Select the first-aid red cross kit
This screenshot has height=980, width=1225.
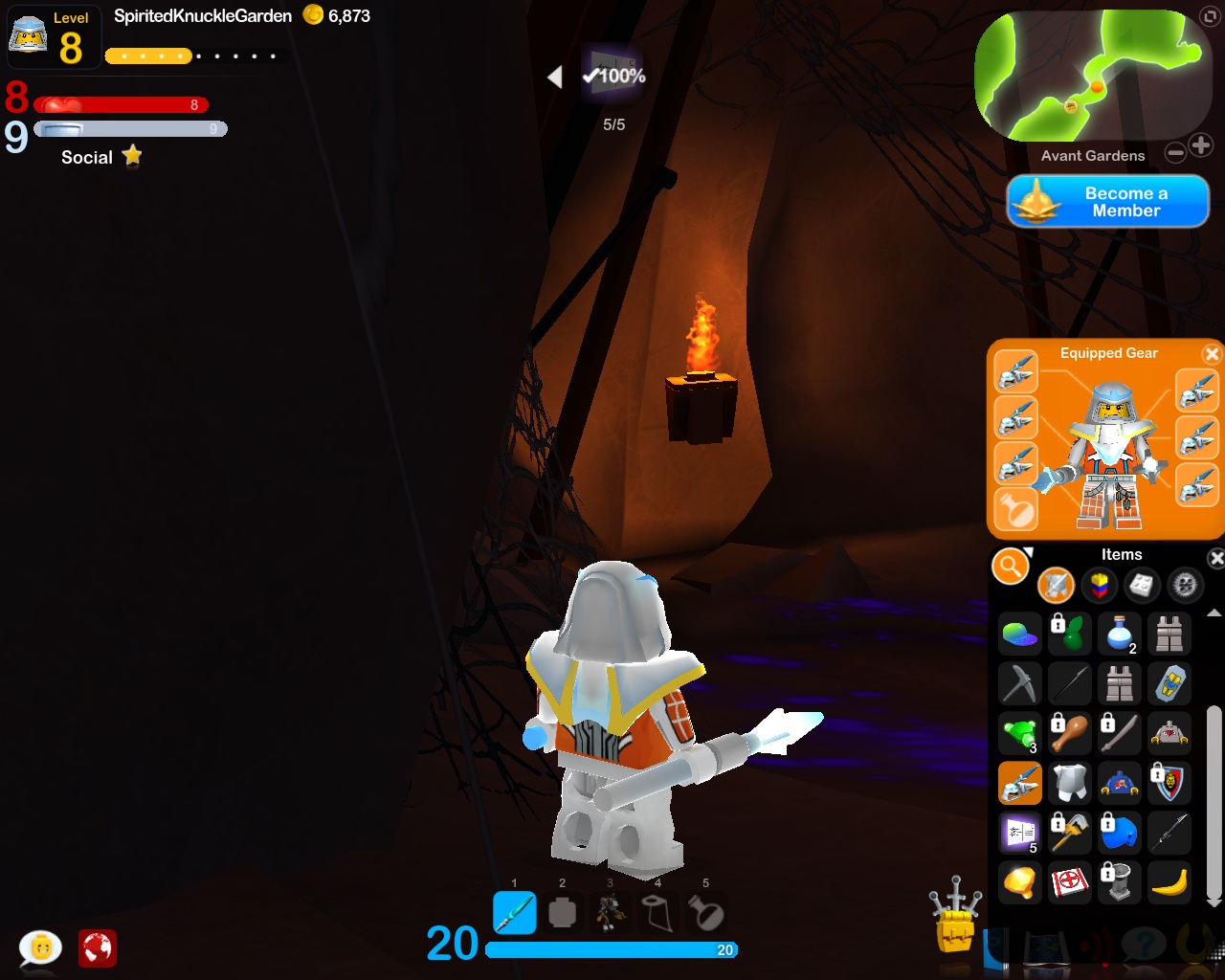pyautogui.click(x=1070, y=881)
